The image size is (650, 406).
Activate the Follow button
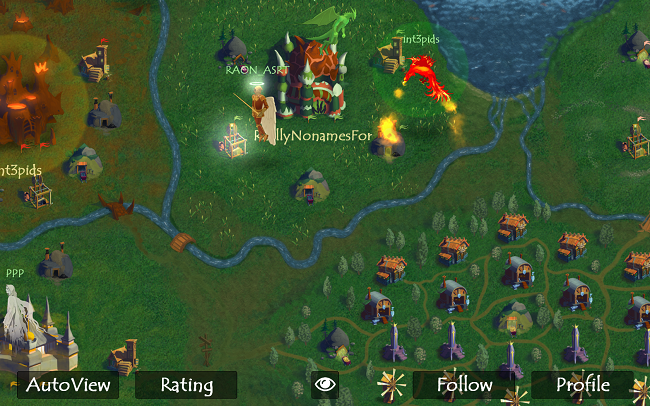coord(464,385)
